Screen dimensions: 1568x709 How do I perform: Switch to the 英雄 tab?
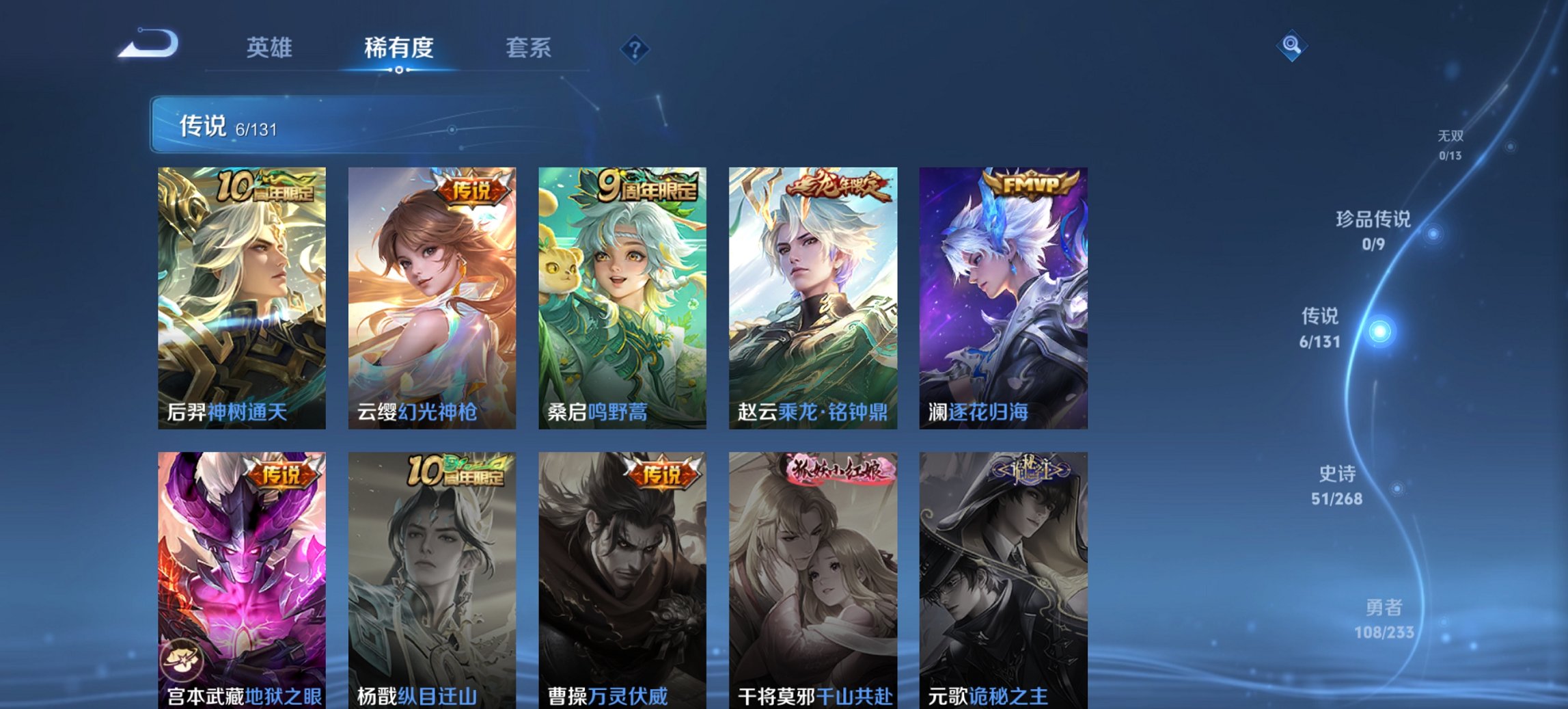(270, 48)
